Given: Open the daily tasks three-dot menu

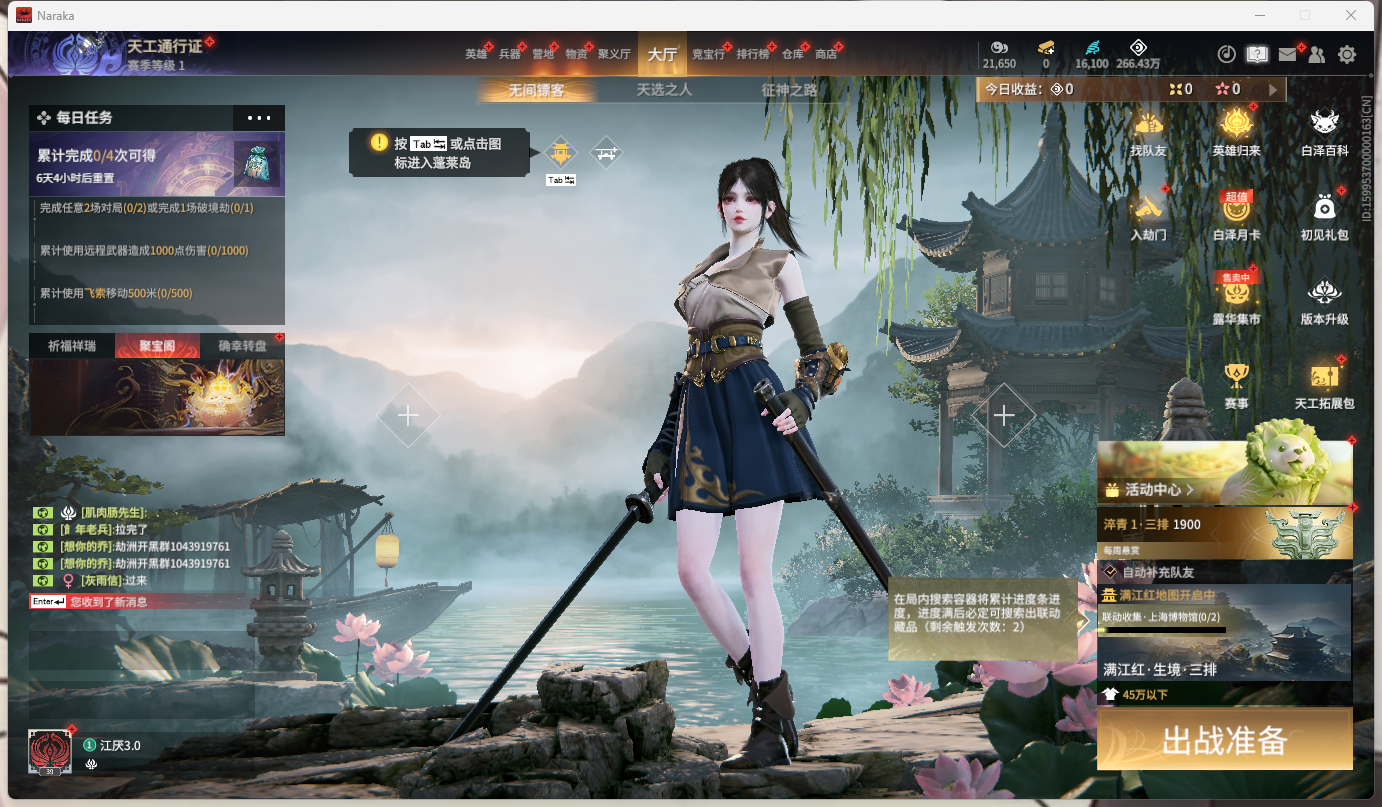Looking at the screenshot, I should point(259,118).
